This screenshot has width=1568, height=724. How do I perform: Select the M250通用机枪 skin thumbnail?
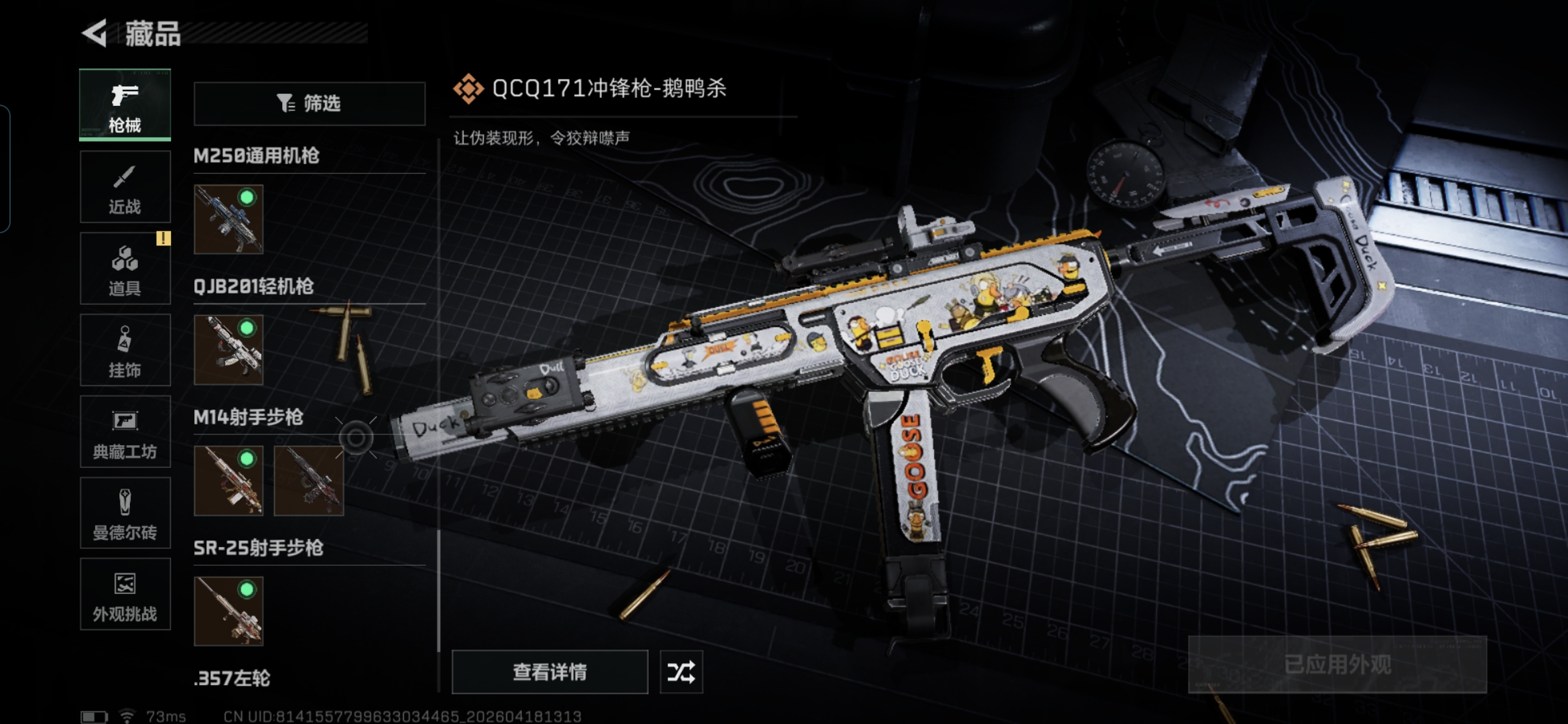click(x=228, y=219)
